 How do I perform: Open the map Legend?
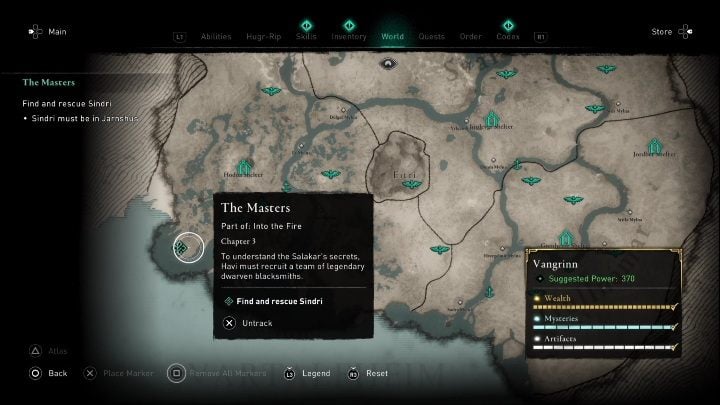click(x=315, y=373)
